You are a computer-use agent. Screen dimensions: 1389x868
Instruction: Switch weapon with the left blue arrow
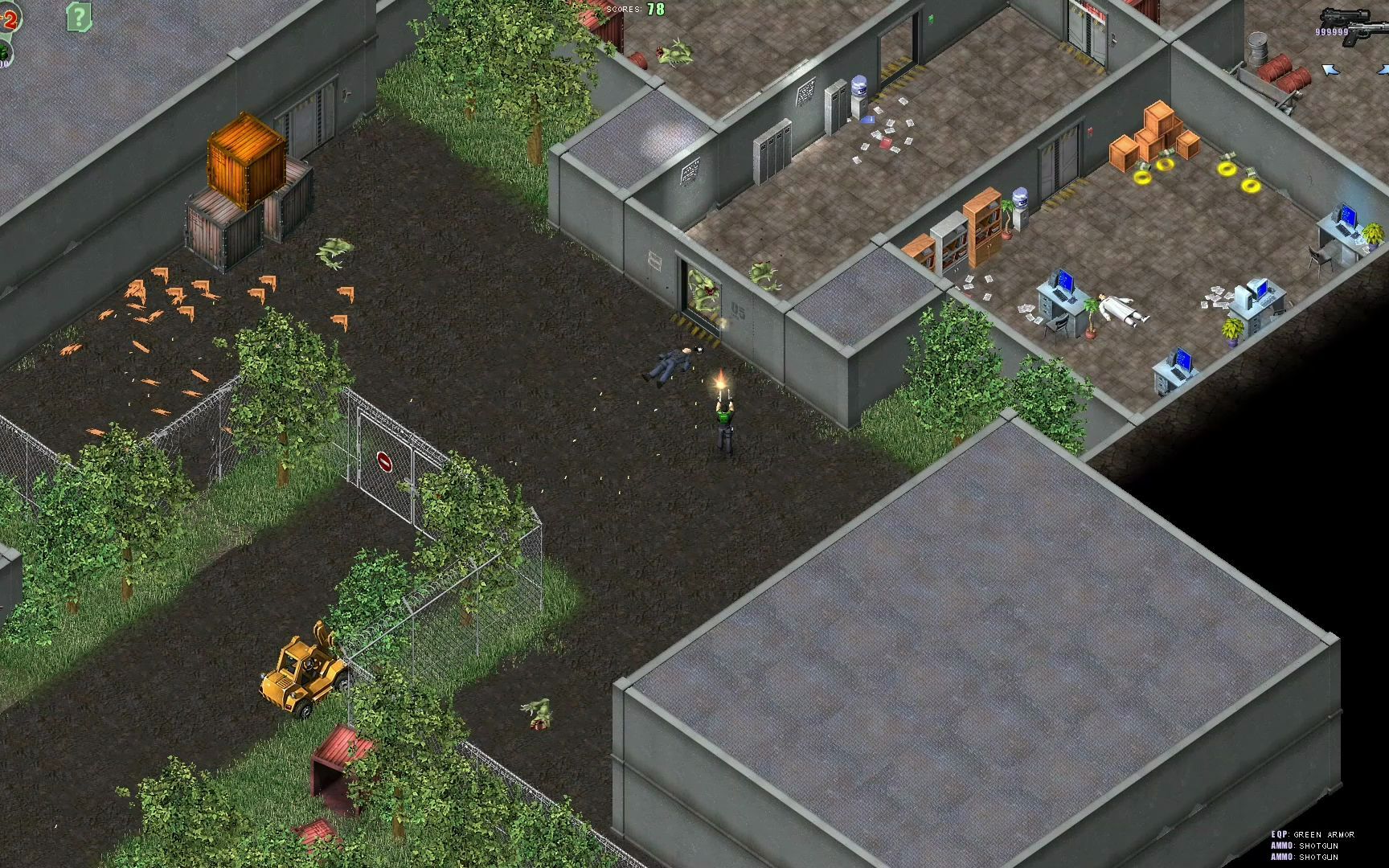[x=1330, y=71]
